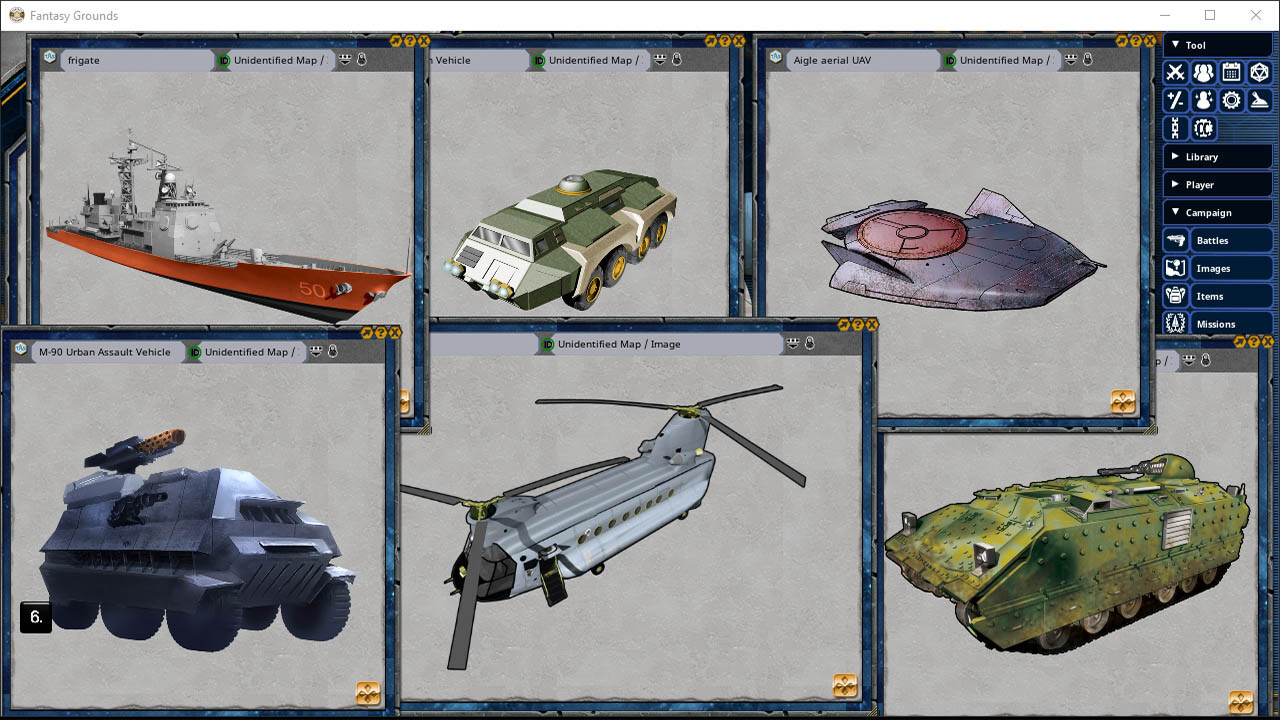Expand the Library section
The width and height of the screenshot is (1280, 720).
coord(1217,156)
